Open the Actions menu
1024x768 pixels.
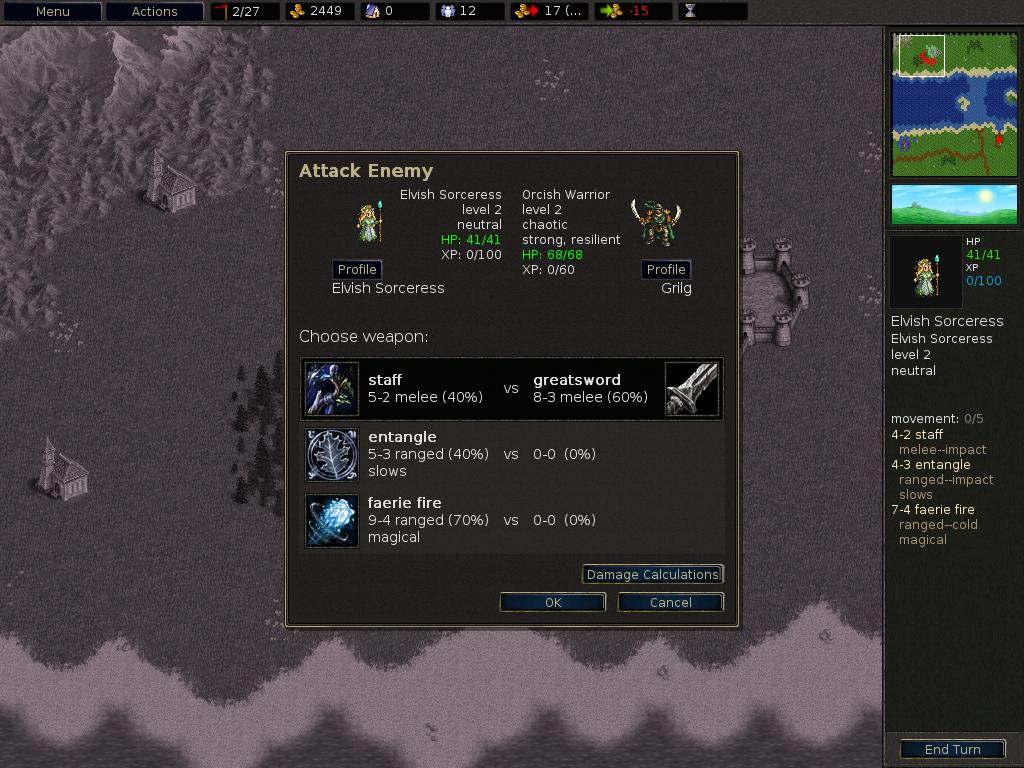pos(155,12)
